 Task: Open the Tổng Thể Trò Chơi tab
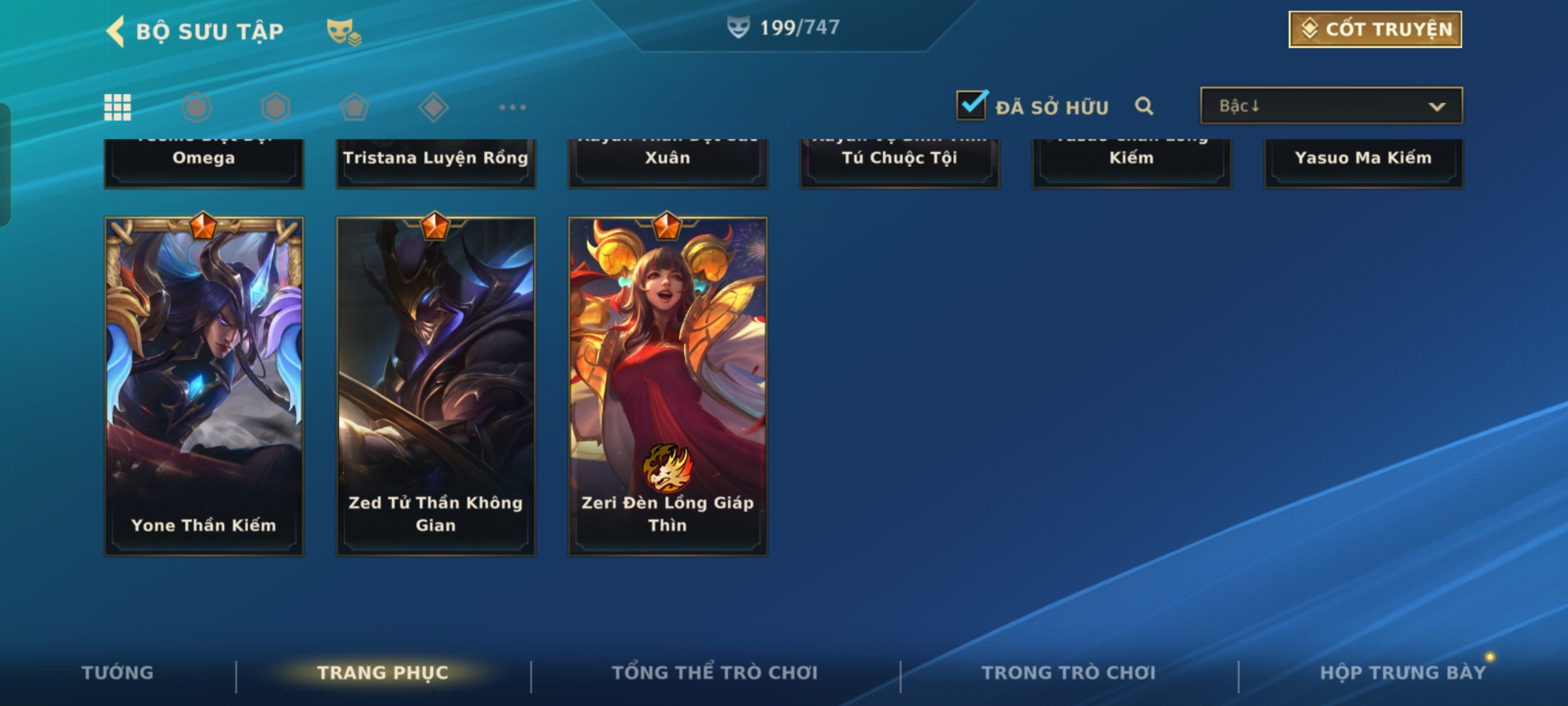(x=715, y=673)
